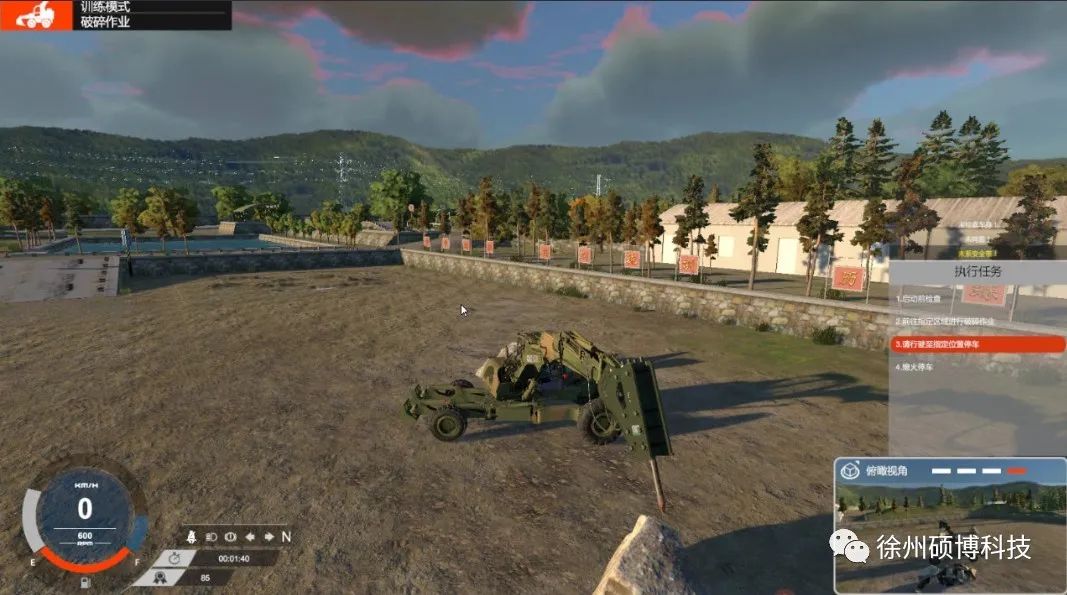Select the highlighted orange task 3 row
Screen dimensions: 1067x595
point(978,344)
